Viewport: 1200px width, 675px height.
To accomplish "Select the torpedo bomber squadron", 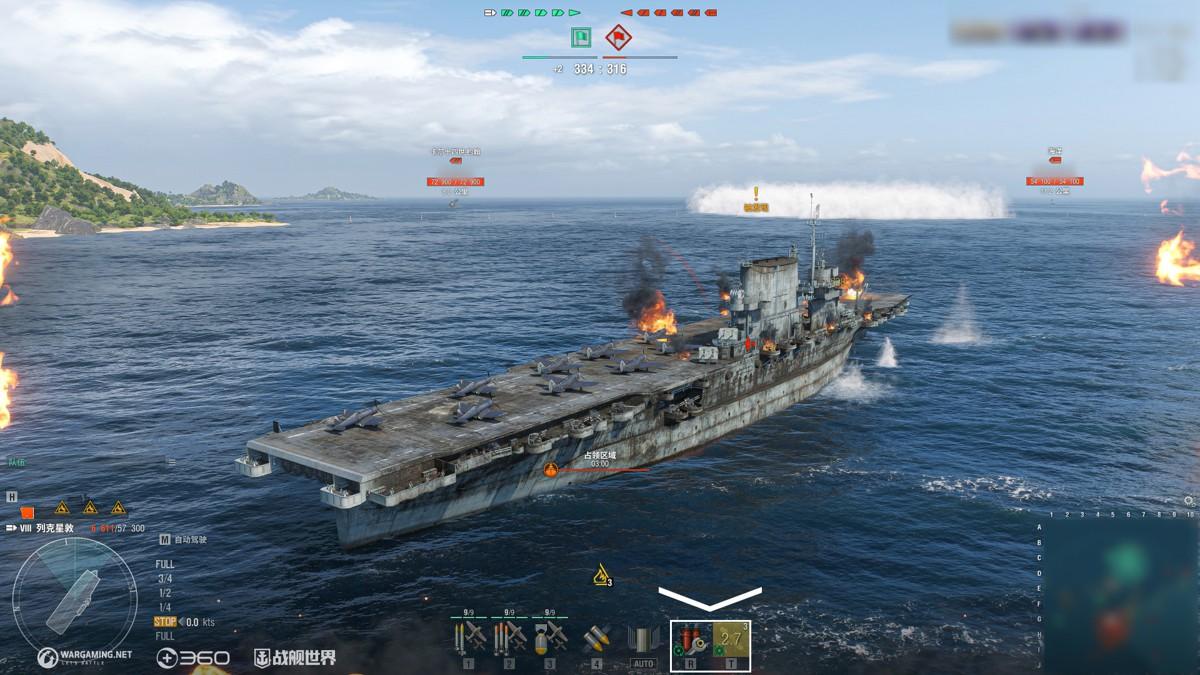I will click(509, 637).
